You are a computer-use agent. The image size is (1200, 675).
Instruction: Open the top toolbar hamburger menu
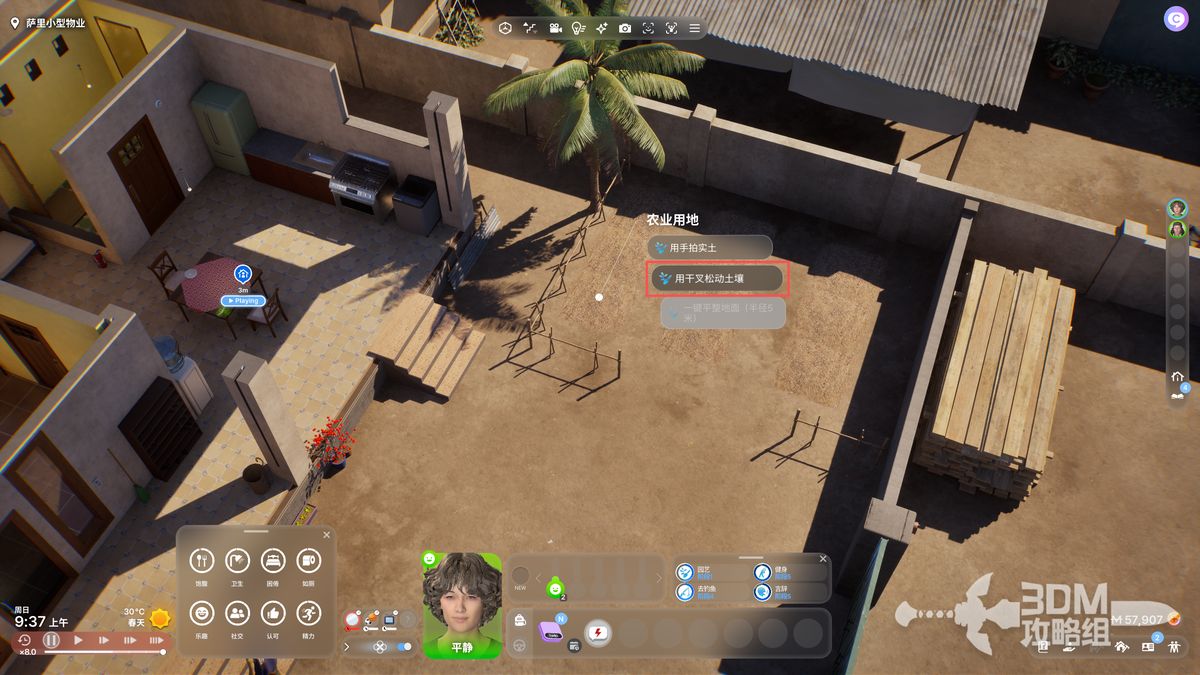coord(695,28)
